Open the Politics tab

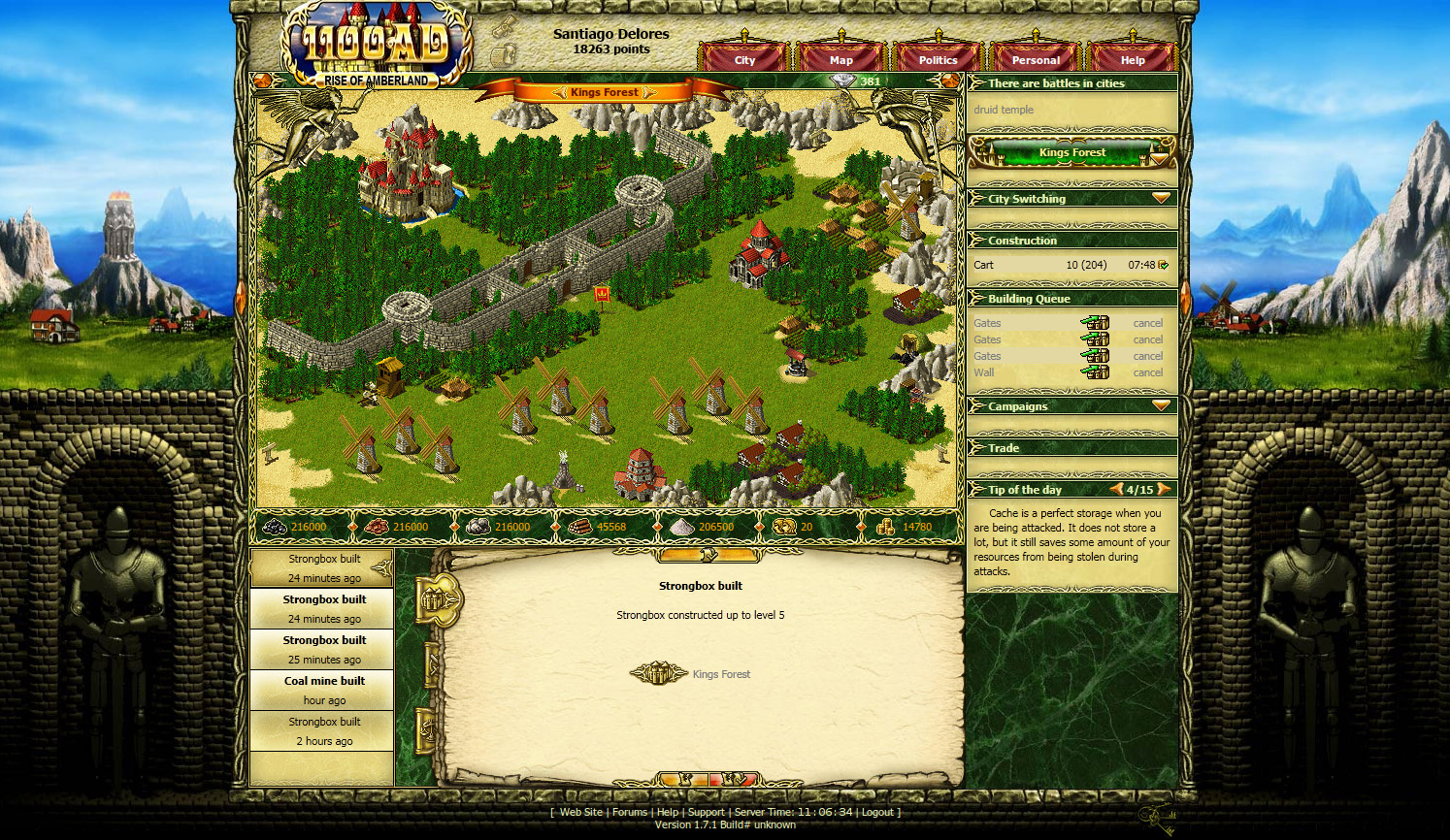tap(938, 60)
